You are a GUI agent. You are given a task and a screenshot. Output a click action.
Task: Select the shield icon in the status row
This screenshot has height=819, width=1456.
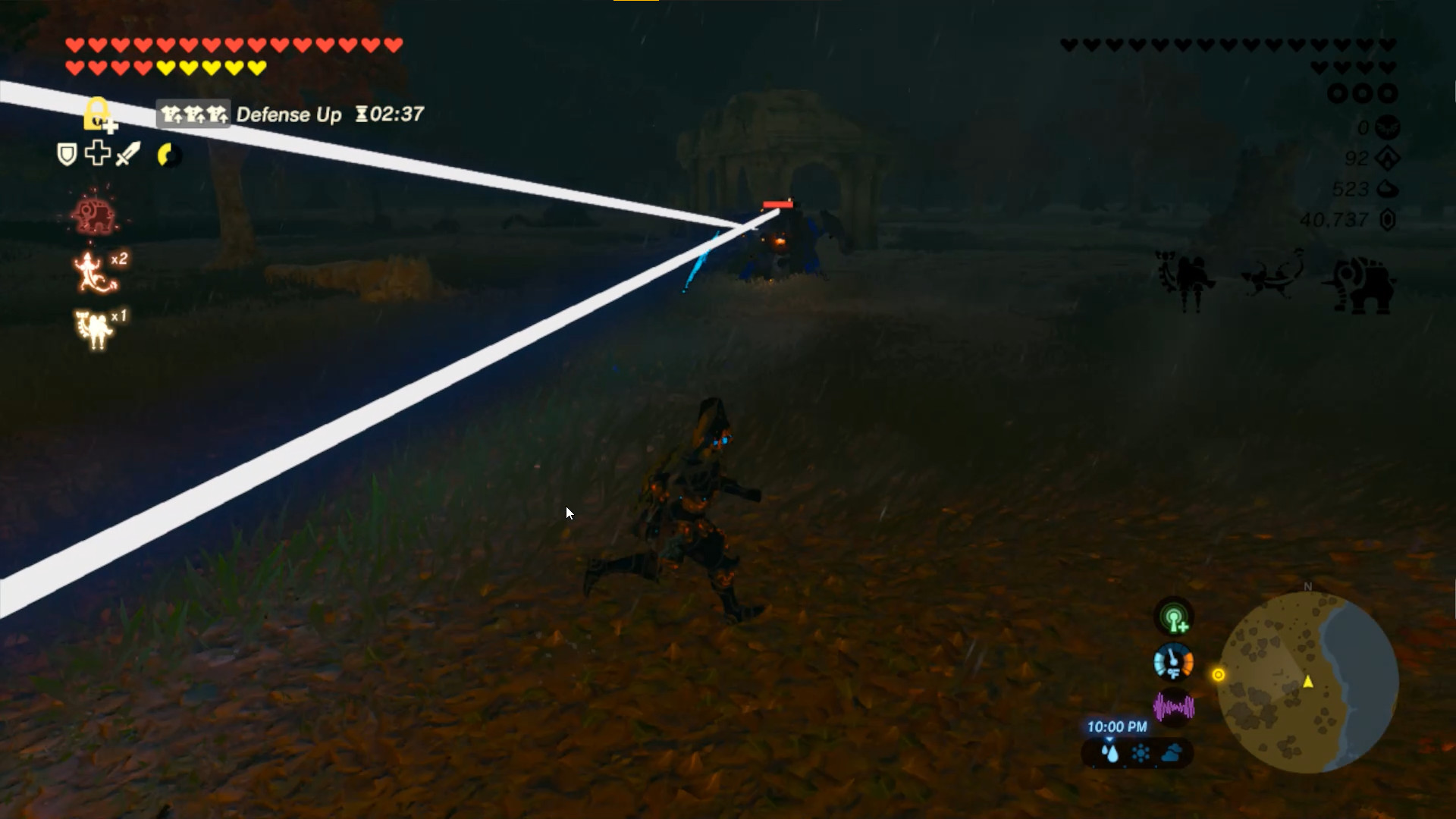coord(65,155)
